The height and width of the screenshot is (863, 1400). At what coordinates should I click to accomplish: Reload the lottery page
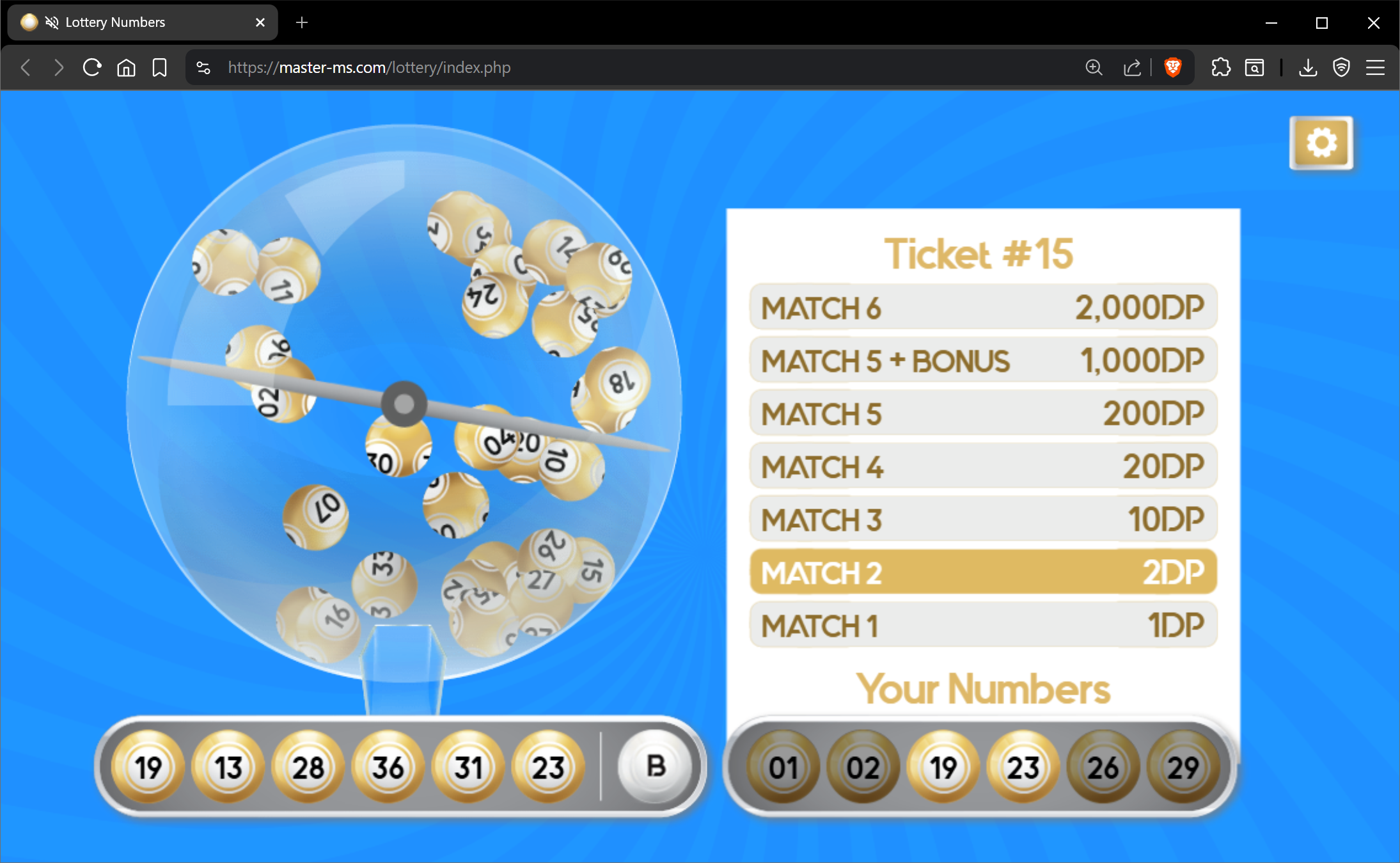[92, 67]
